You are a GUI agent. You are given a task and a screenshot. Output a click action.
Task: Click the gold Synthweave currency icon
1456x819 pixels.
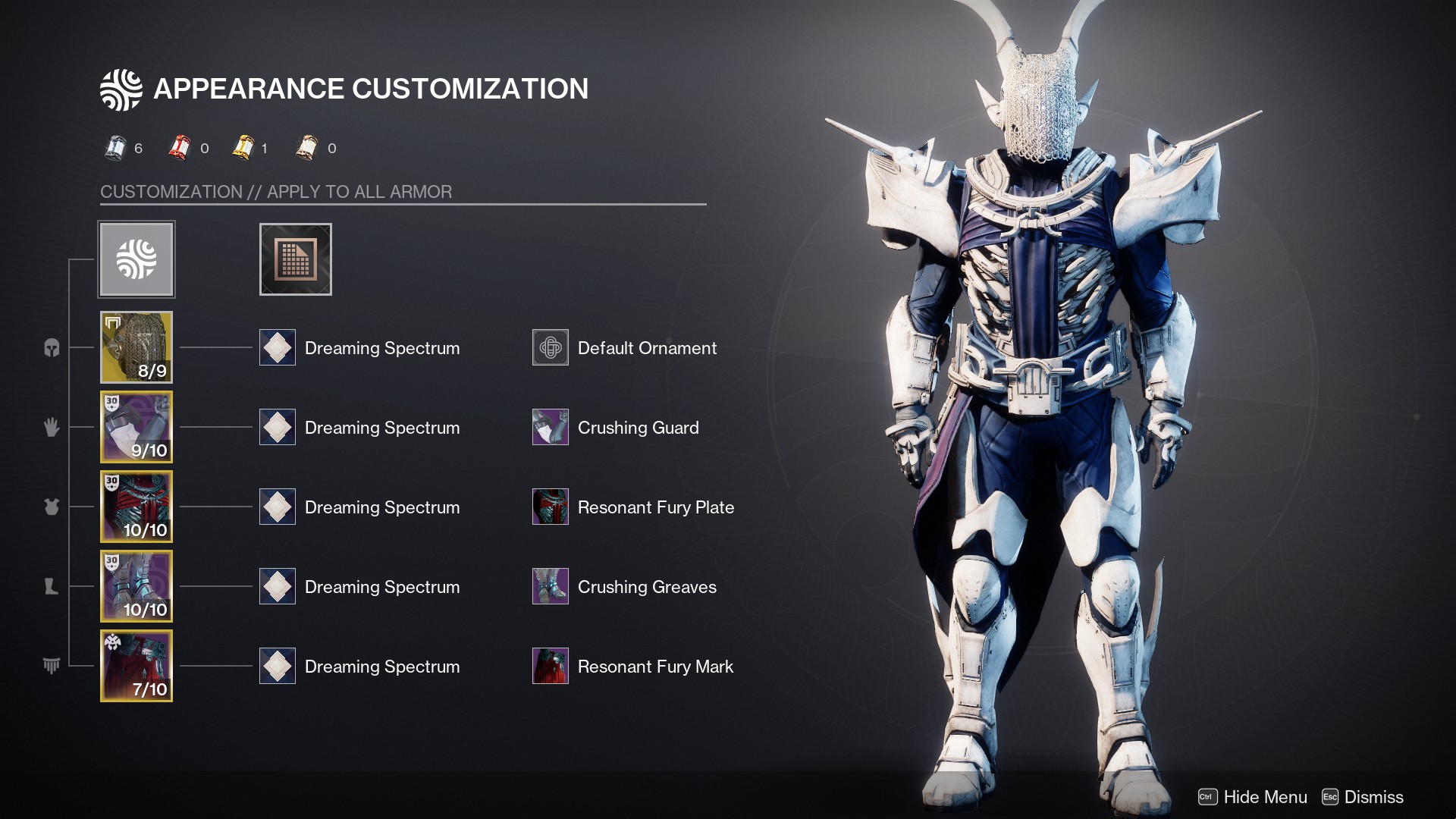[x=243, y=149]
